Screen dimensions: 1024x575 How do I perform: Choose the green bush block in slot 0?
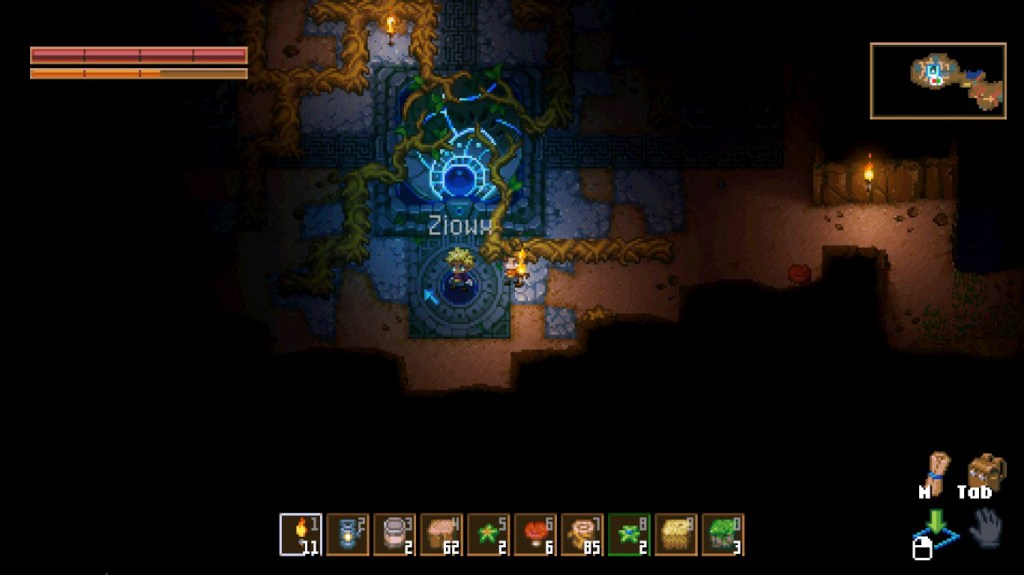click(x=723, y=534)
